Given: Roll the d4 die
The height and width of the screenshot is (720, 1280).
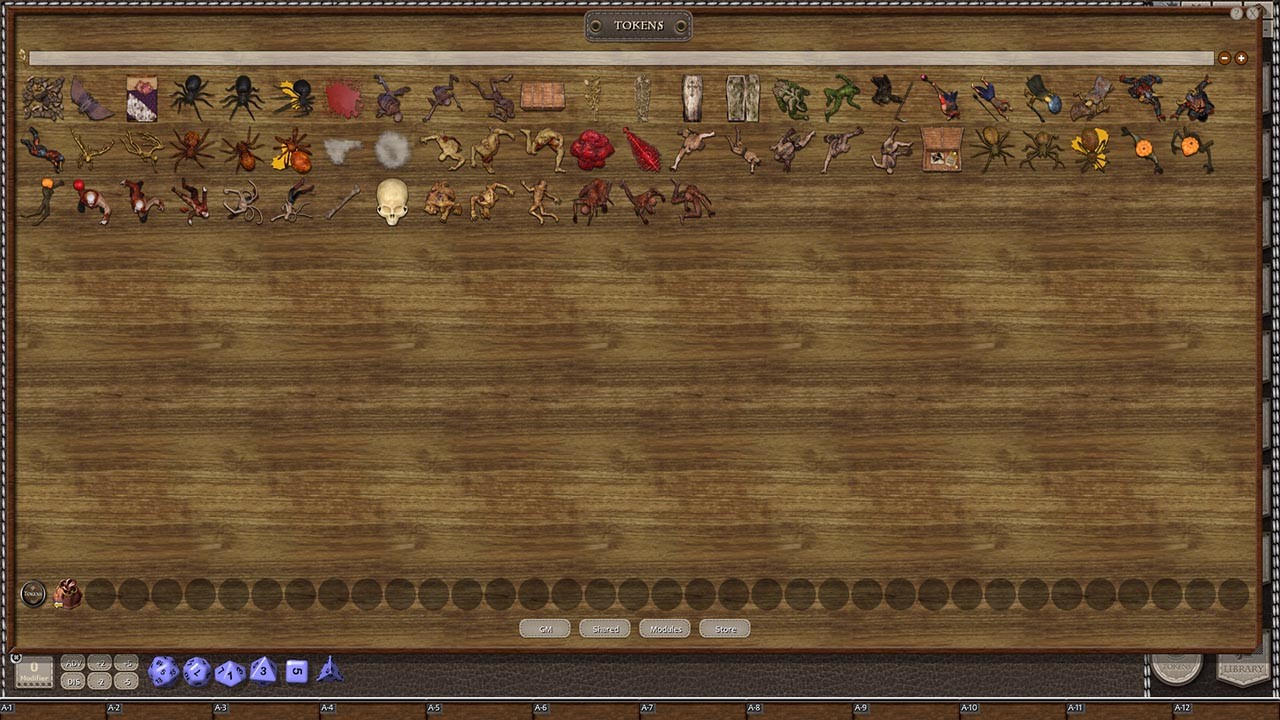Looking at the screenshot, I should pyautogui.click(x=328, y=671).
